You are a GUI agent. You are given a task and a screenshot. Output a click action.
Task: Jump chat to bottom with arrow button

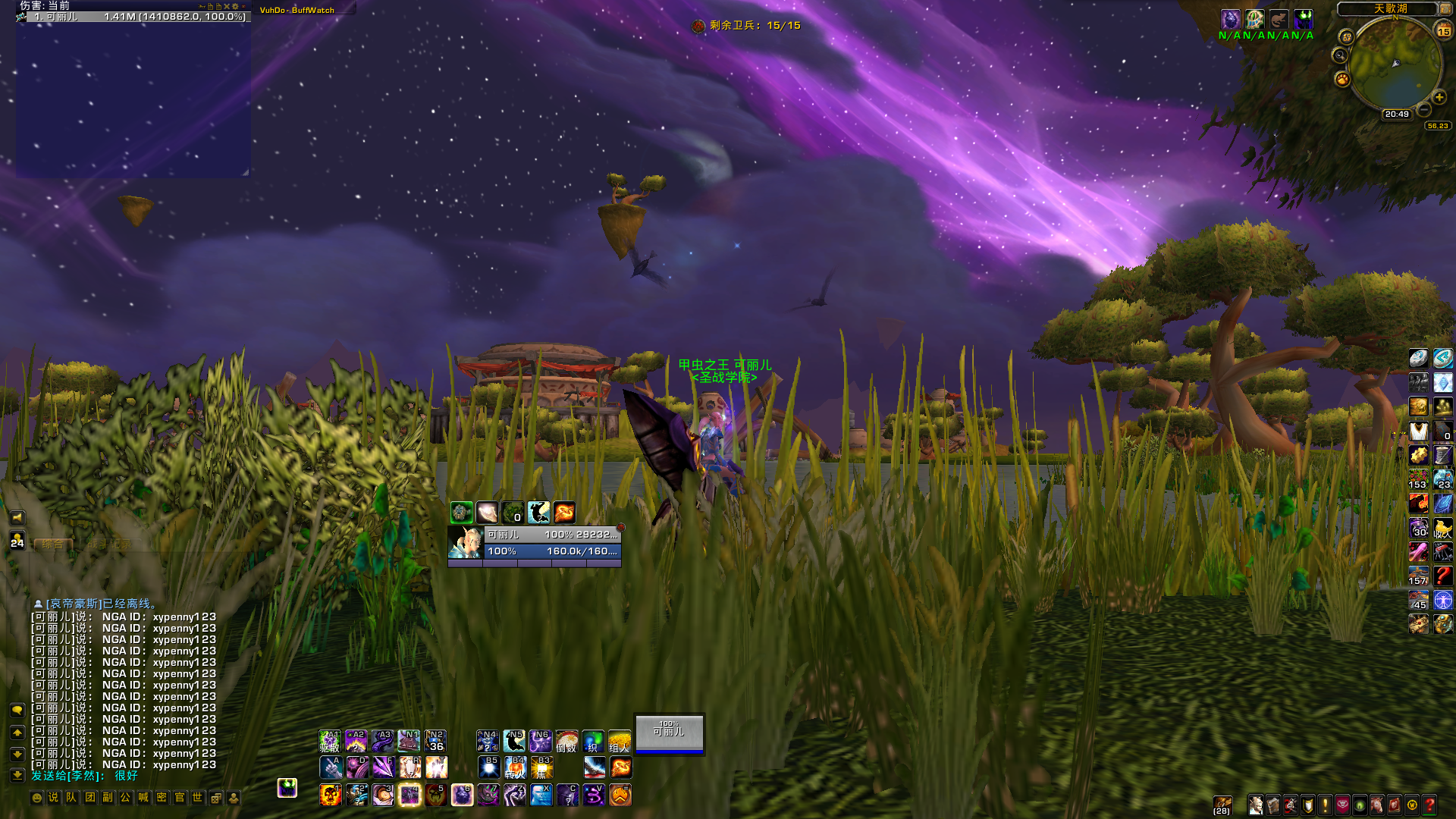coord(17,774)
